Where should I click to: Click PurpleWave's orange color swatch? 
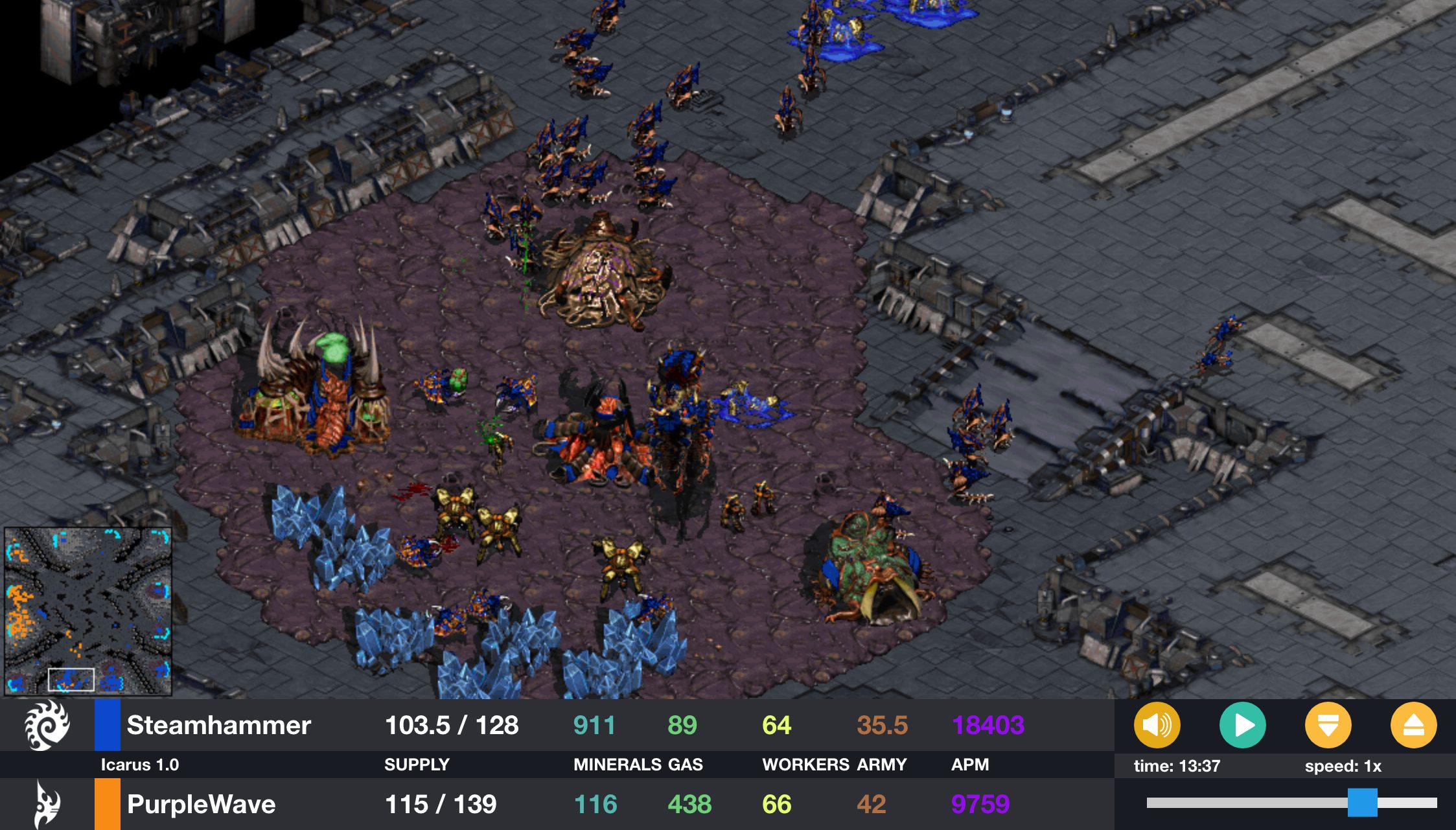click(108, 804)
